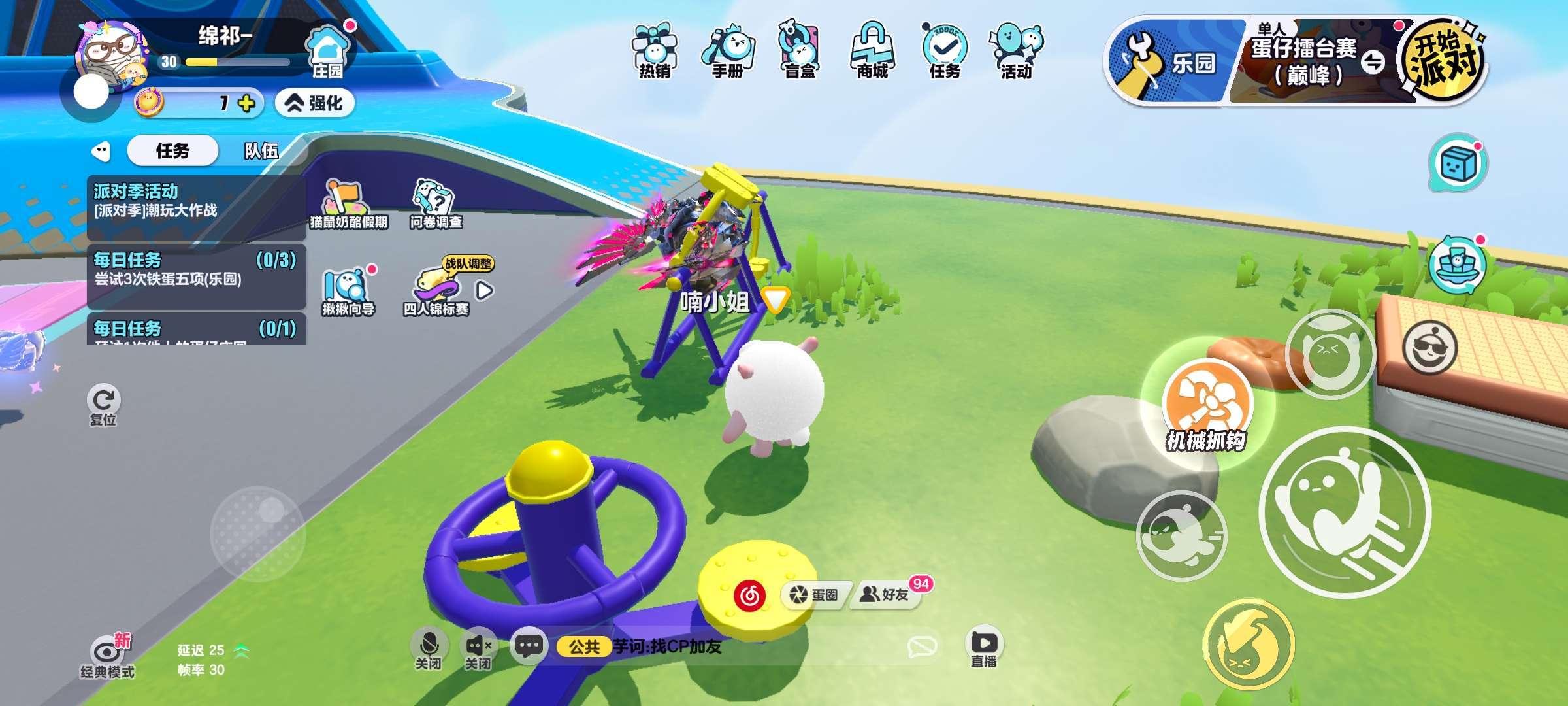Open the 盲盒 blind box menu
Screen dimensions: 1568x706
800,51
